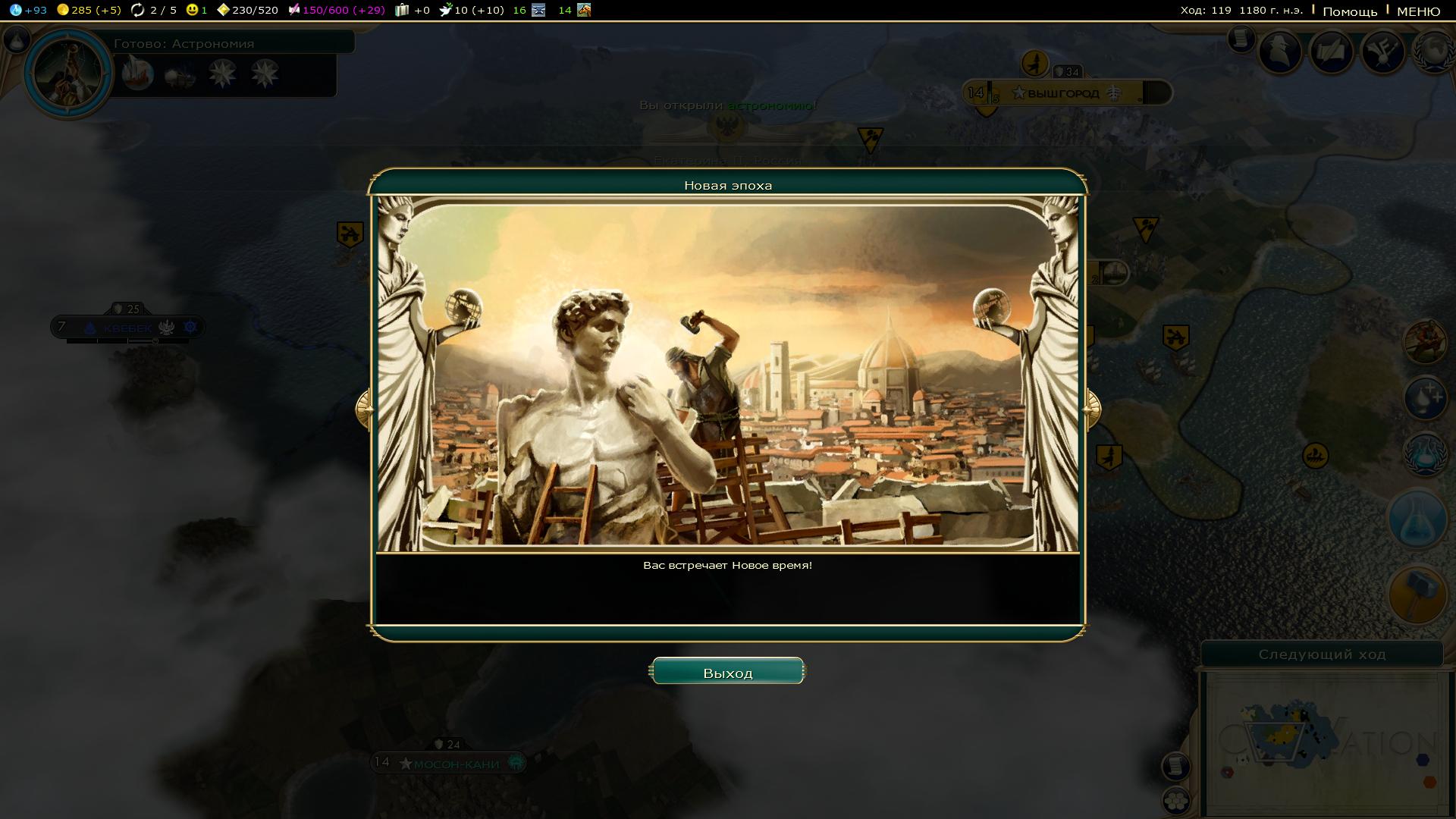The image size is (1456, 819).
Task: Open the hexagon map options button near the minimap
Action: coord(1176,800)
